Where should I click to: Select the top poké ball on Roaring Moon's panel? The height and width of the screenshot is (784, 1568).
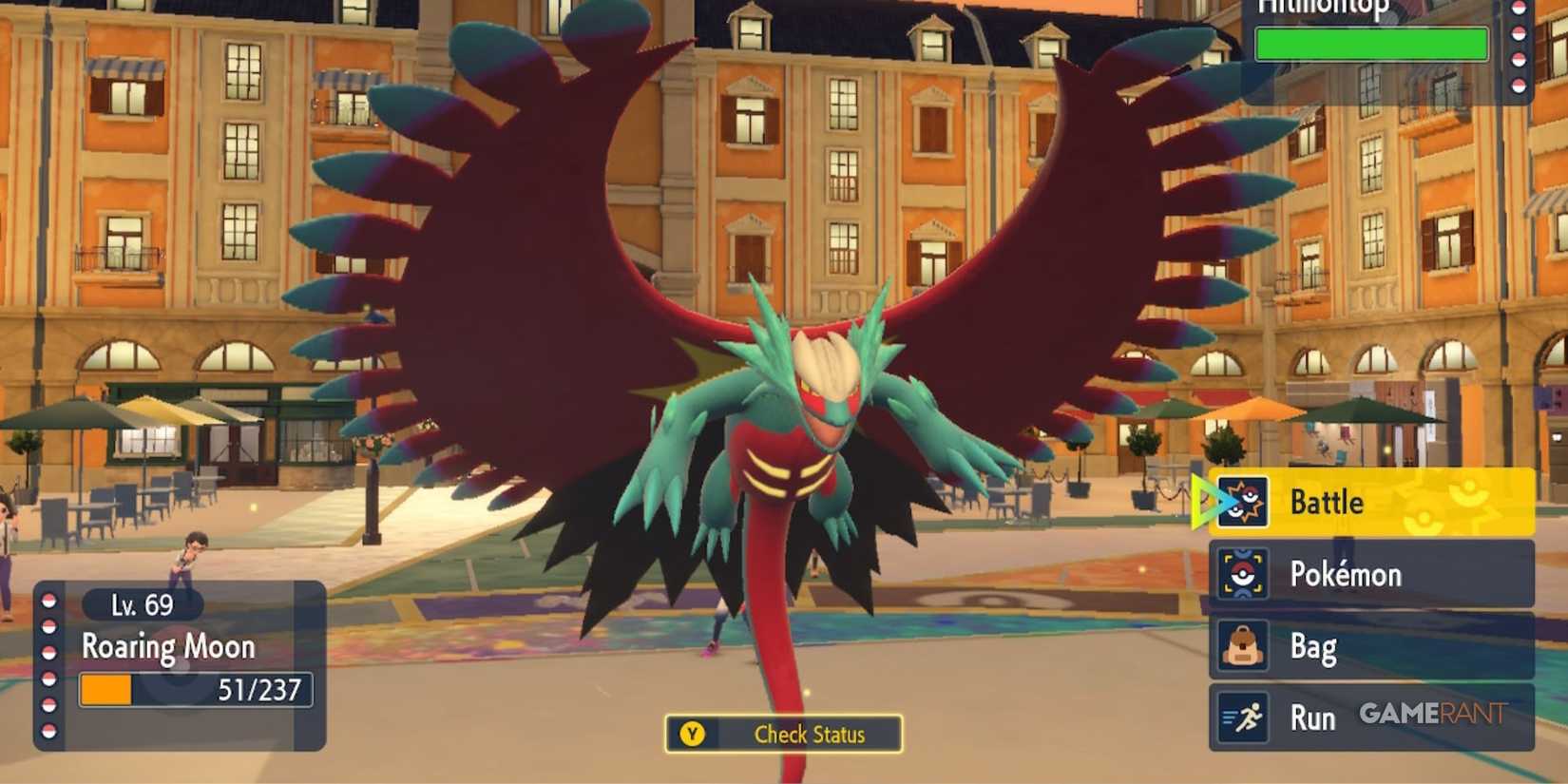tap(48, 600)
